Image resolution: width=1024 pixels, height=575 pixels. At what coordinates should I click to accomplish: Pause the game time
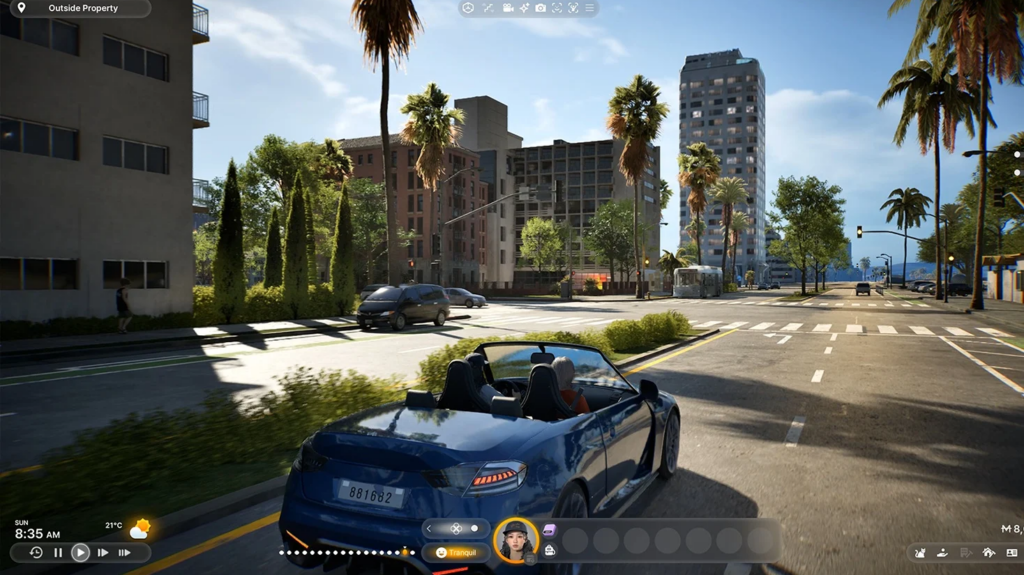point(58,552)
